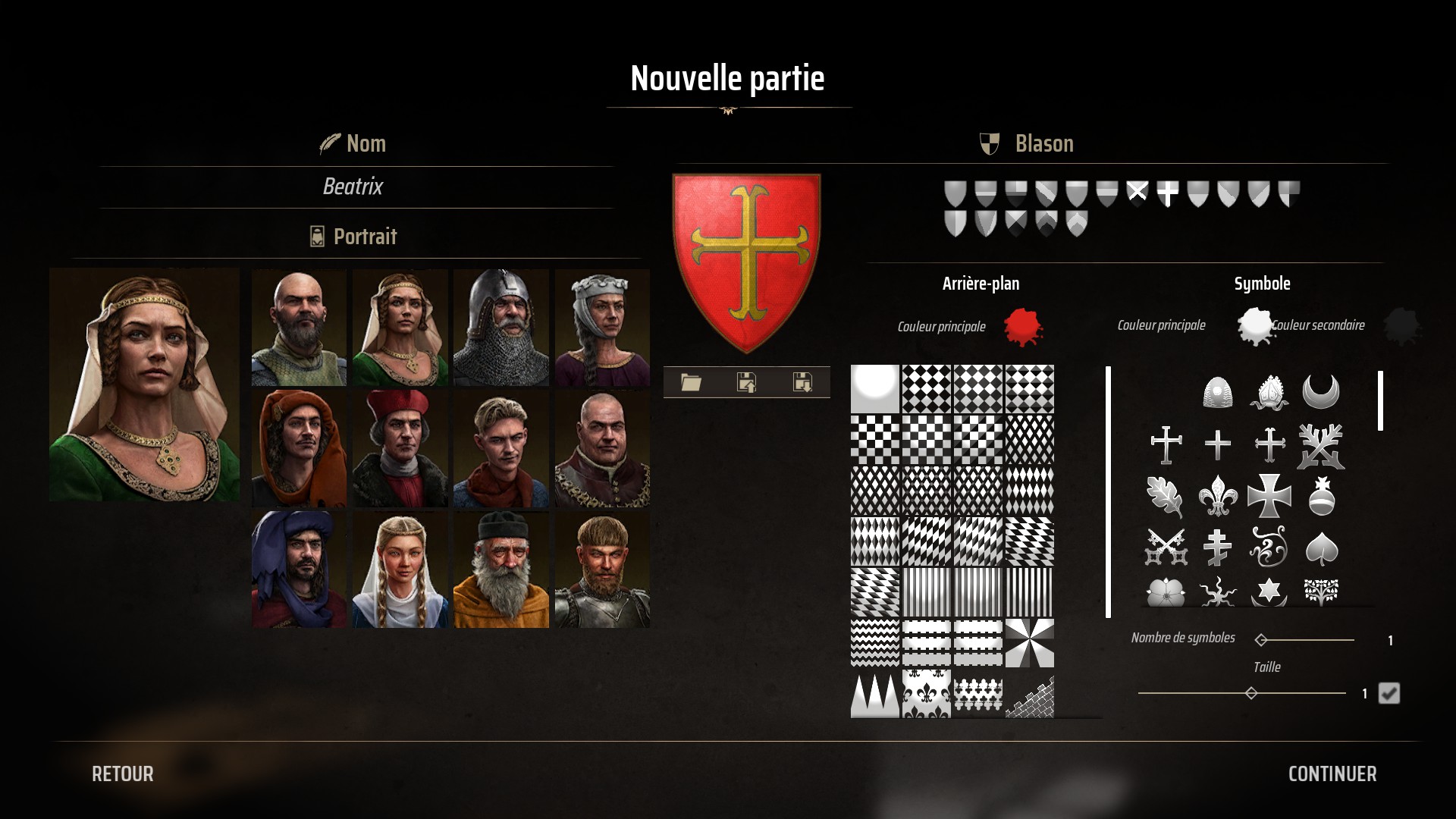1456x819 pixels.
Task: Choose the sunburst rays background pattern
Action: 1029,643
